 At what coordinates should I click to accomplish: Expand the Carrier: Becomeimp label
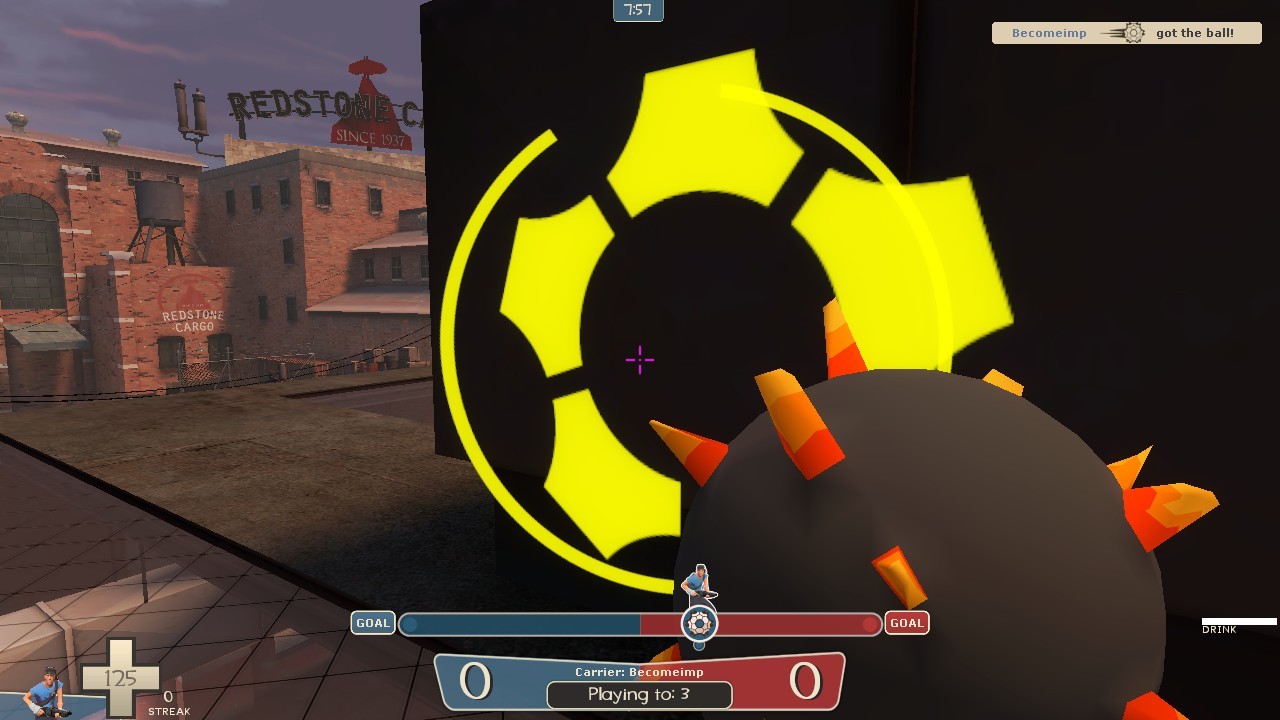point(639,672)
